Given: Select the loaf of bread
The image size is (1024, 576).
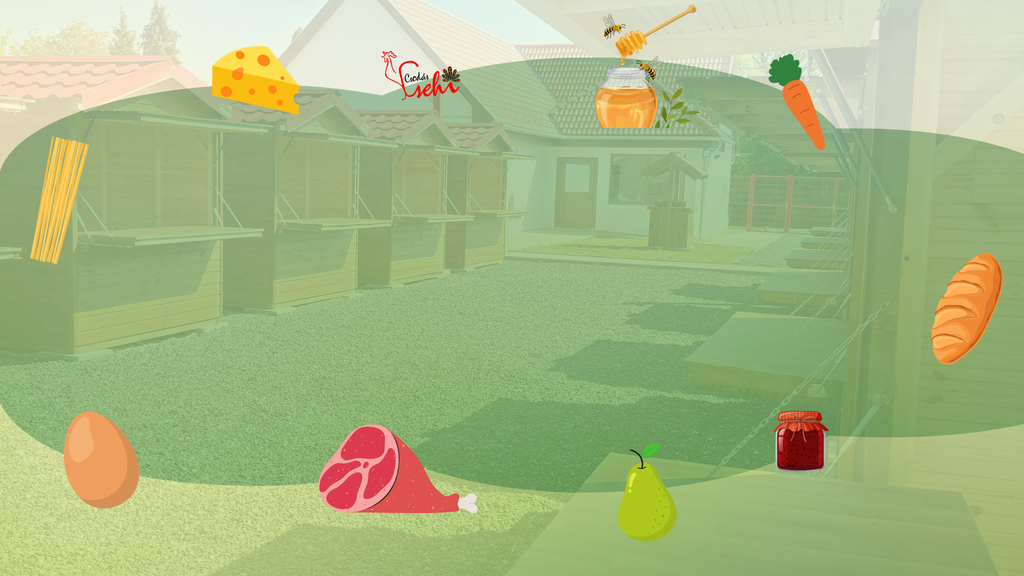Looking at the screenshot, I should coord(966,308).
